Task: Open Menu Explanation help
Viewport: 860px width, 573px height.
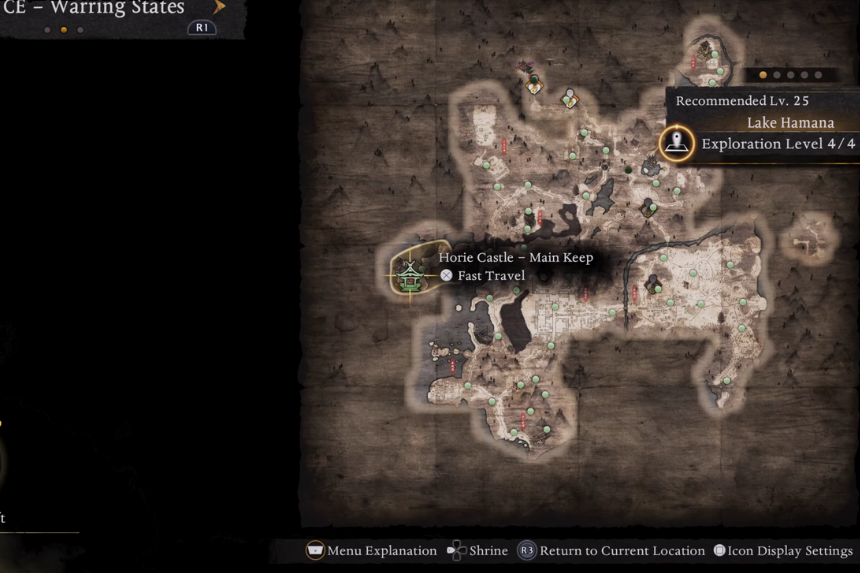Action: point(371,550)
